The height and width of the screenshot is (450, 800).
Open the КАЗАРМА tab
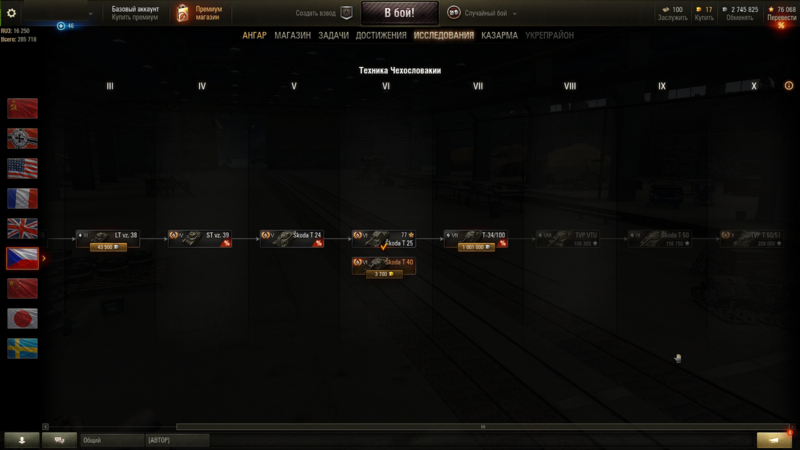[499, 35]
